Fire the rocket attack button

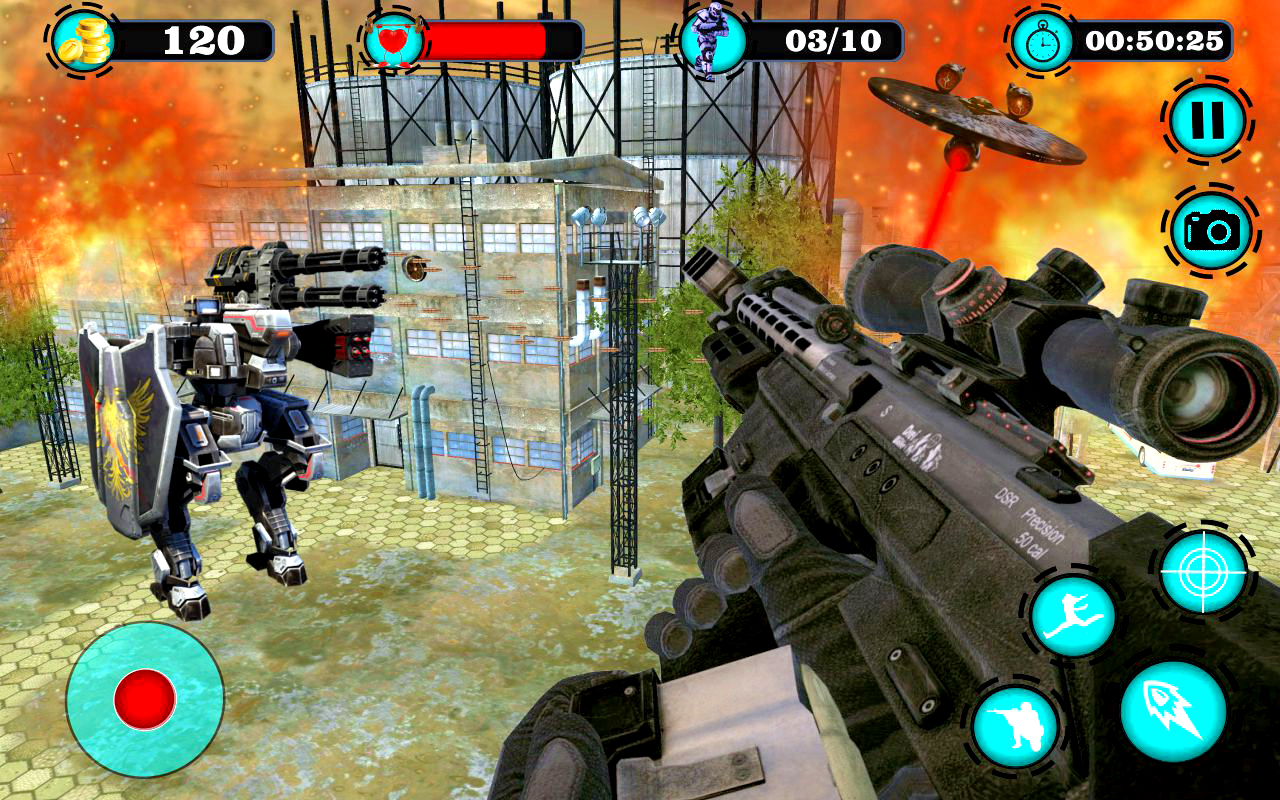point(1173,711)
